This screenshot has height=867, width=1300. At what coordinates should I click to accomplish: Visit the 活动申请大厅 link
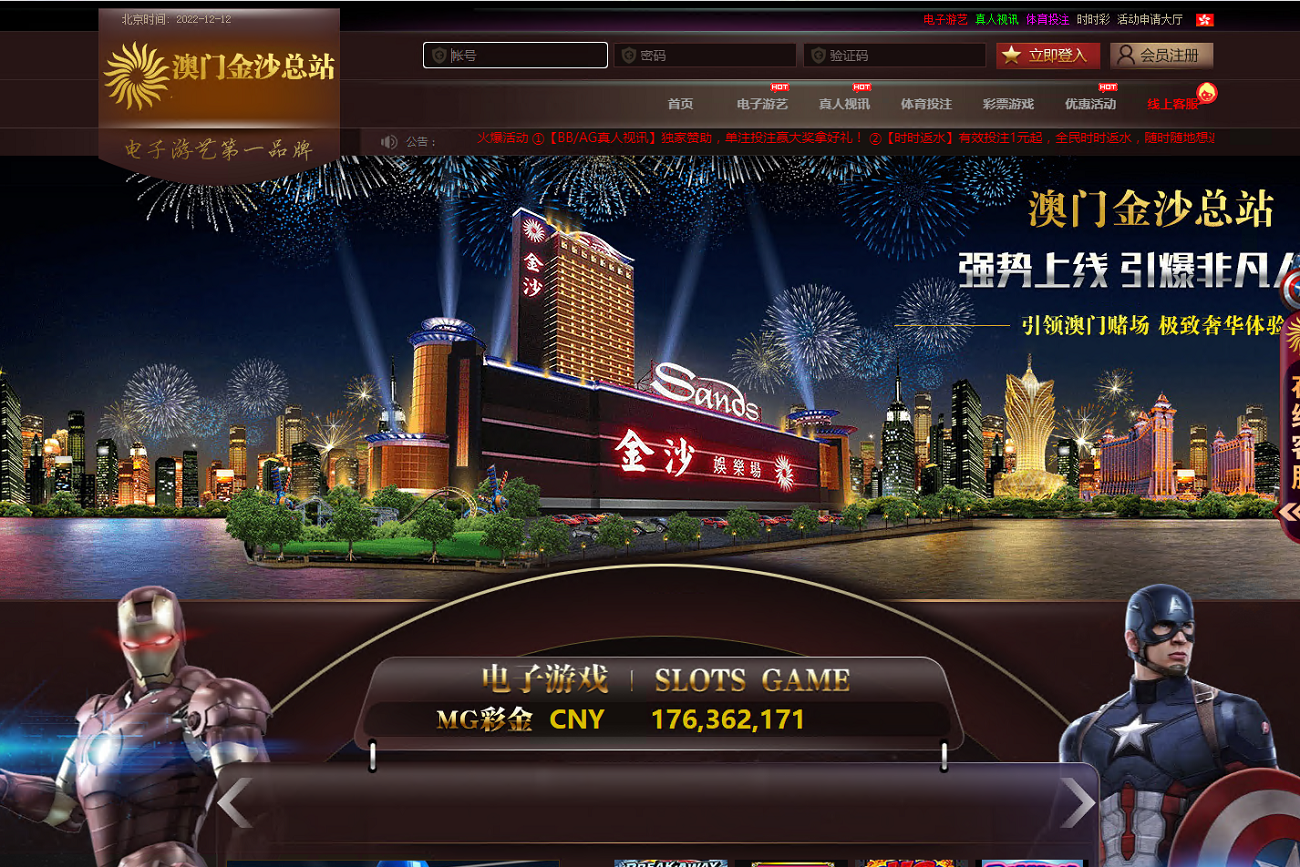pyautogui.click(x=1149, y=20)
